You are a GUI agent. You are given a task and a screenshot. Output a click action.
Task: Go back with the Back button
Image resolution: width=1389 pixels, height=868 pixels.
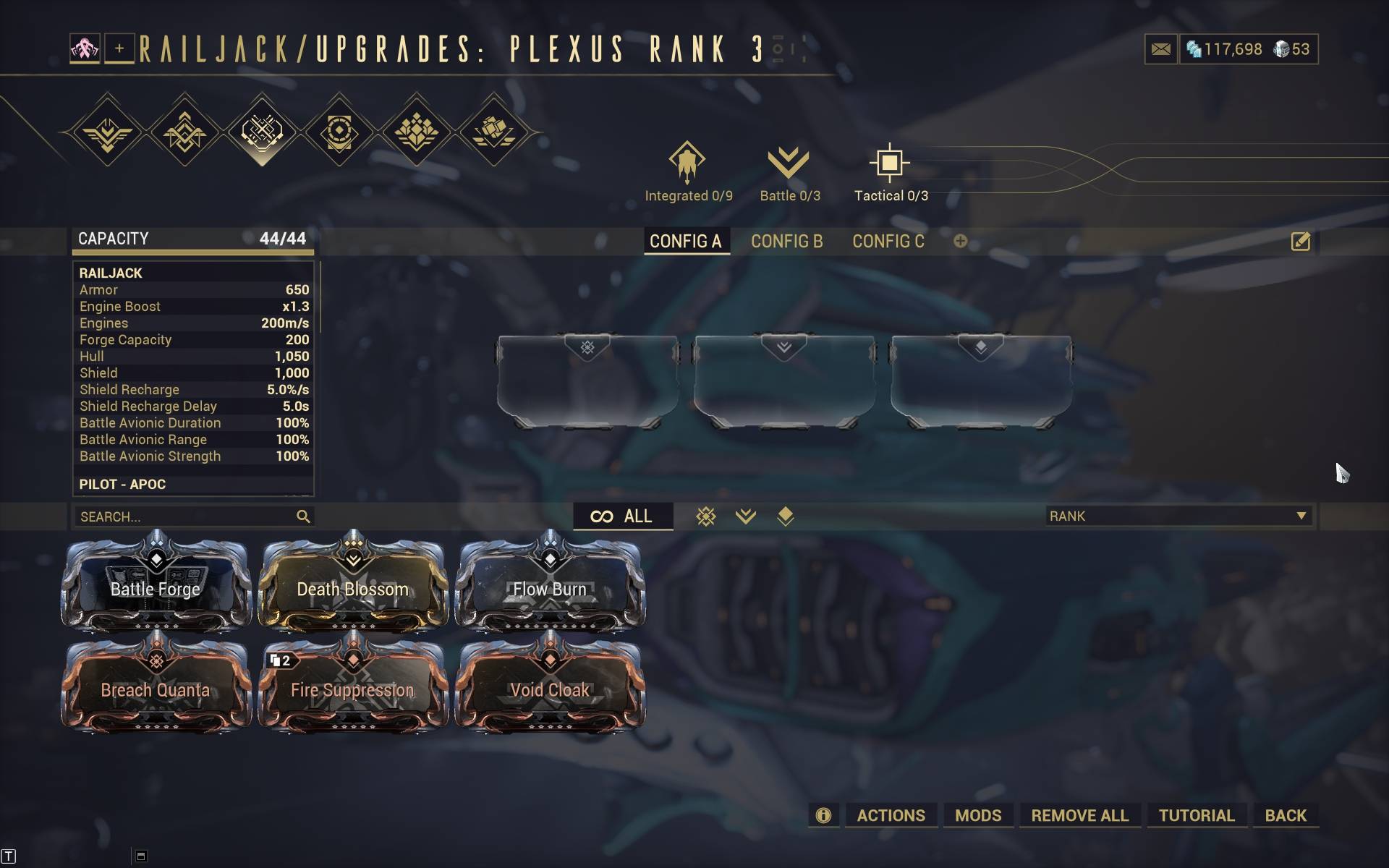[x=1286, y=815]
